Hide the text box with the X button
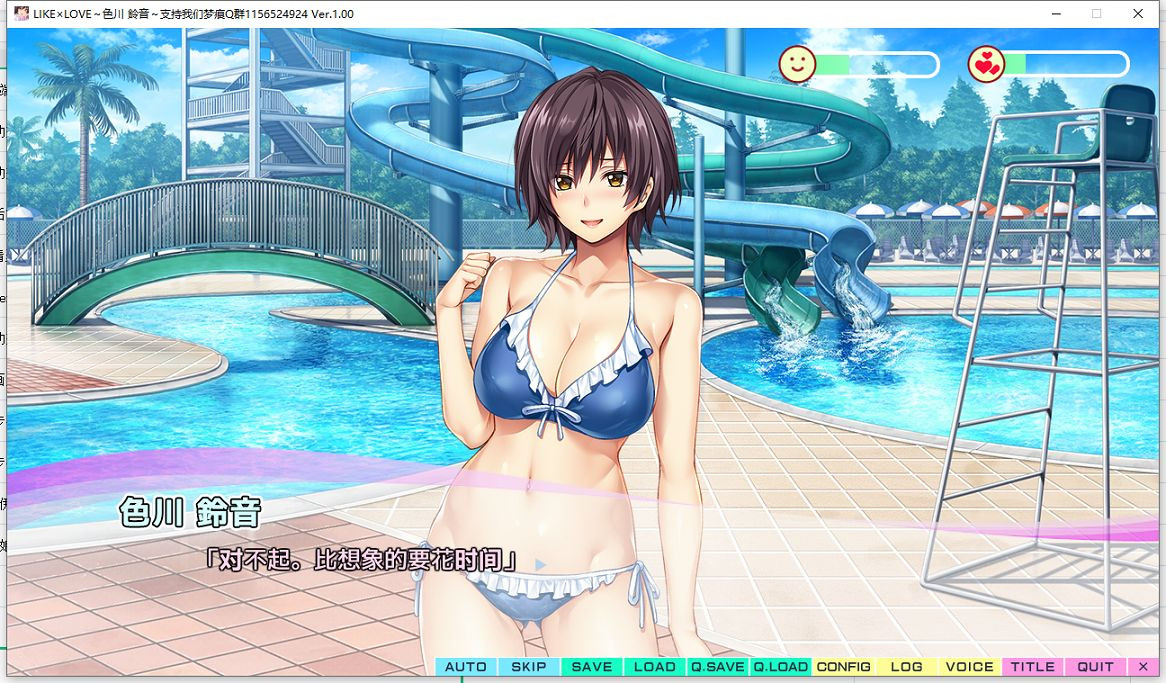Viewport: 1166px width, 683px height. 1144,667
